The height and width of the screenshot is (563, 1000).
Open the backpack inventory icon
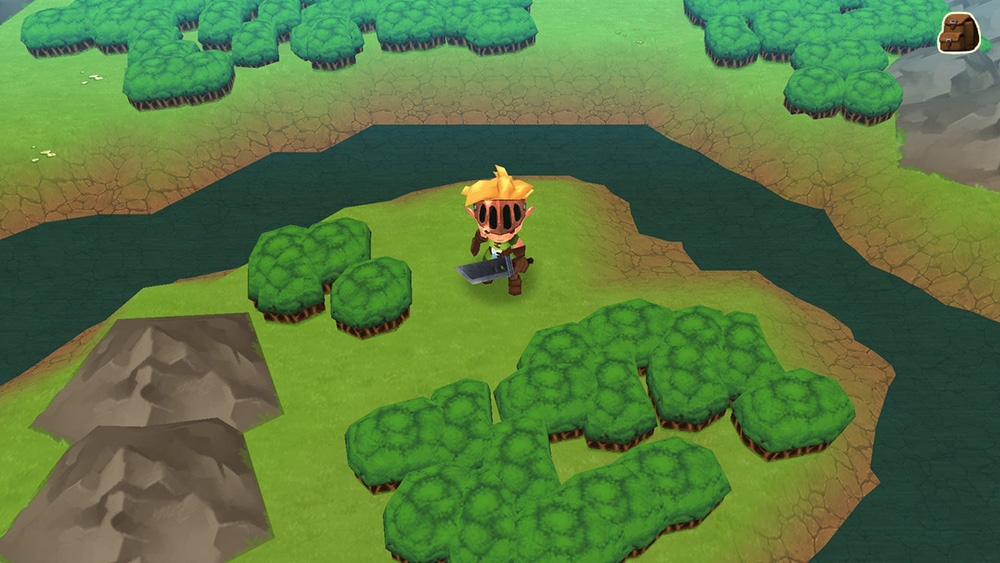[957, 33]
